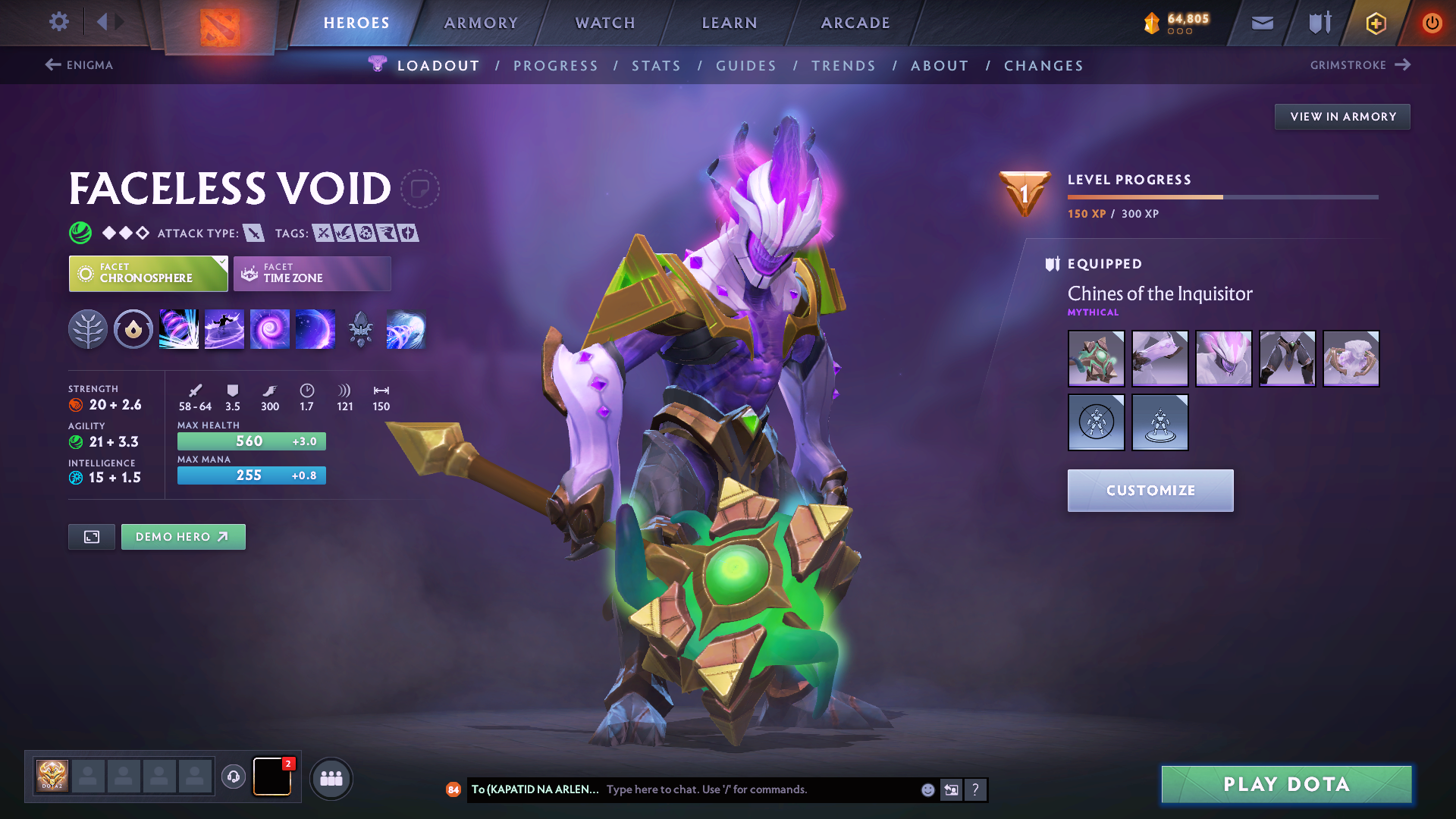This screenshot has width=1456, height=819.
Task: Click the melee attack type sword icon
Action: 253,233
